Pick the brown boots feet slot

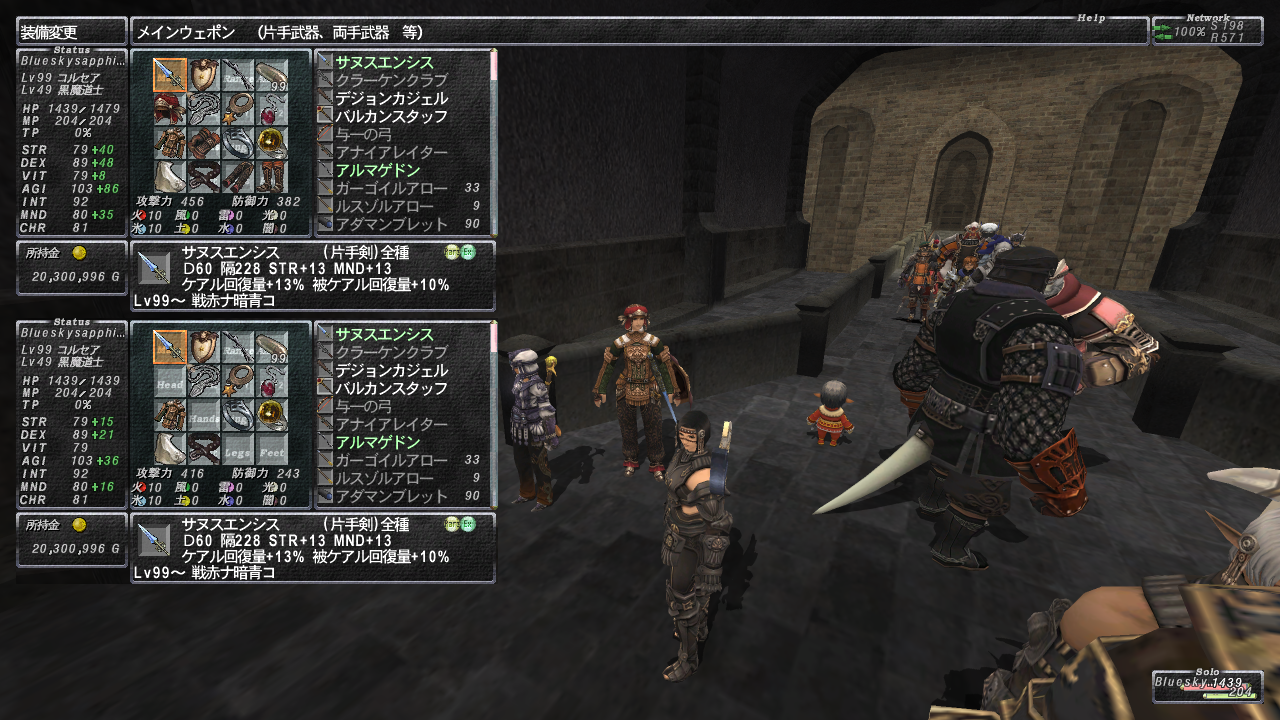click(x=271, y=175)
